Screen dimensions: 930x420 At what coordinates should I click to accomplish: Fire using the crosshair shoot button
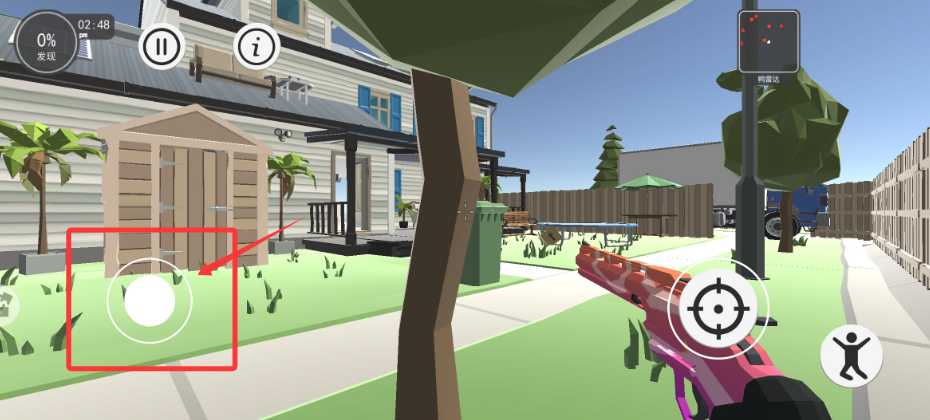click(719, 309)
